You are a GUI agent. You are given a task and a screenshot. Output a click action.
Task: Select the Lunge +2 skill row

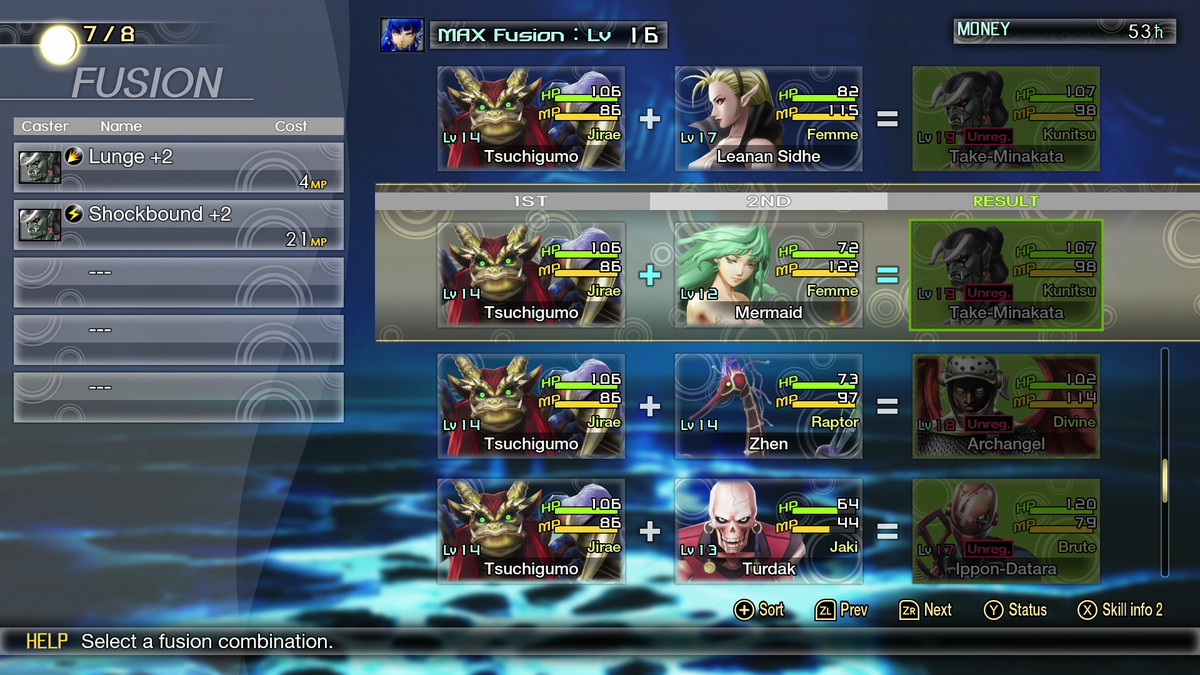click(178, 167)
